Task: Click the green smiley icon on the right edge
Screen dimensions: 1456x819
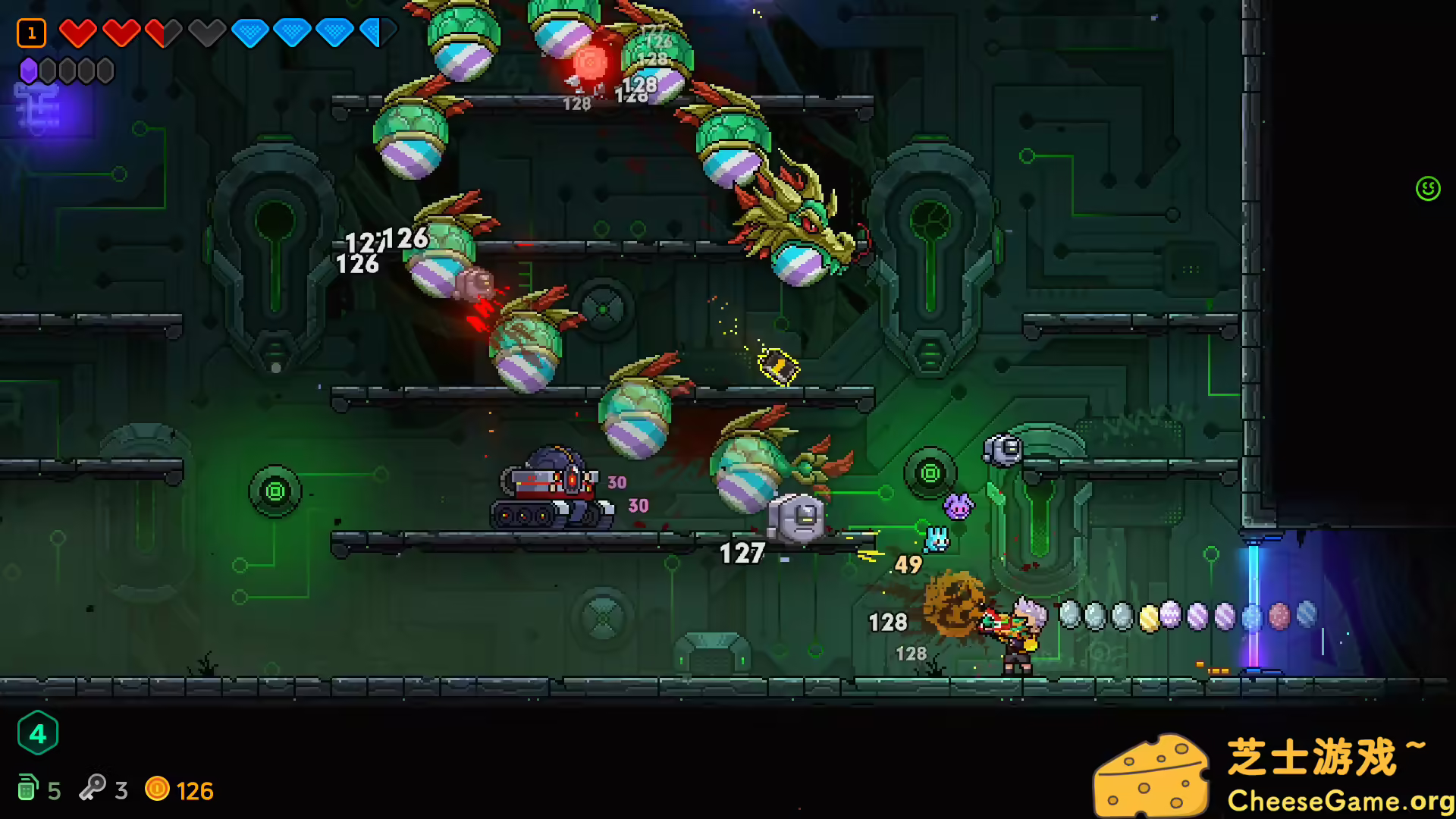Action: coord(1428,190)
